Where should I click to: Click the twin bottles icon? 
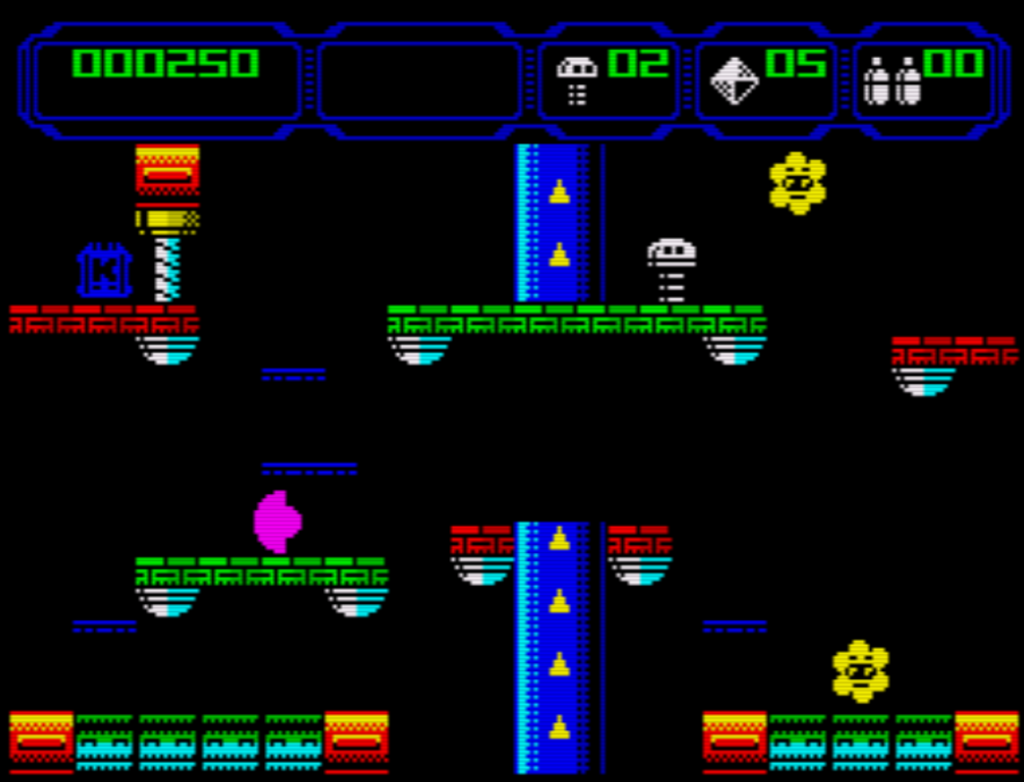(x=892, y=81)
